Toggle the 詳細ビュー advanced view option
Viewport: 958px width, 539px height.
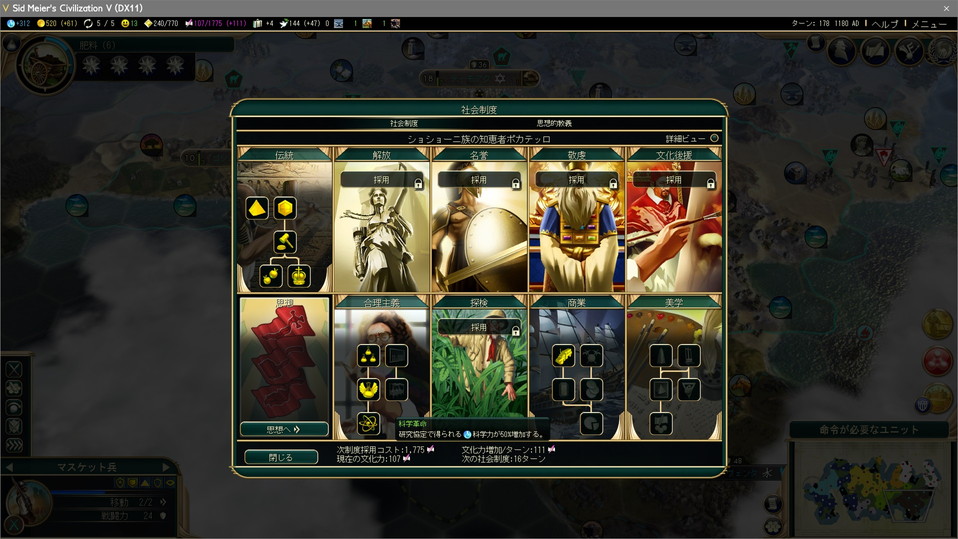pos(714,138)
